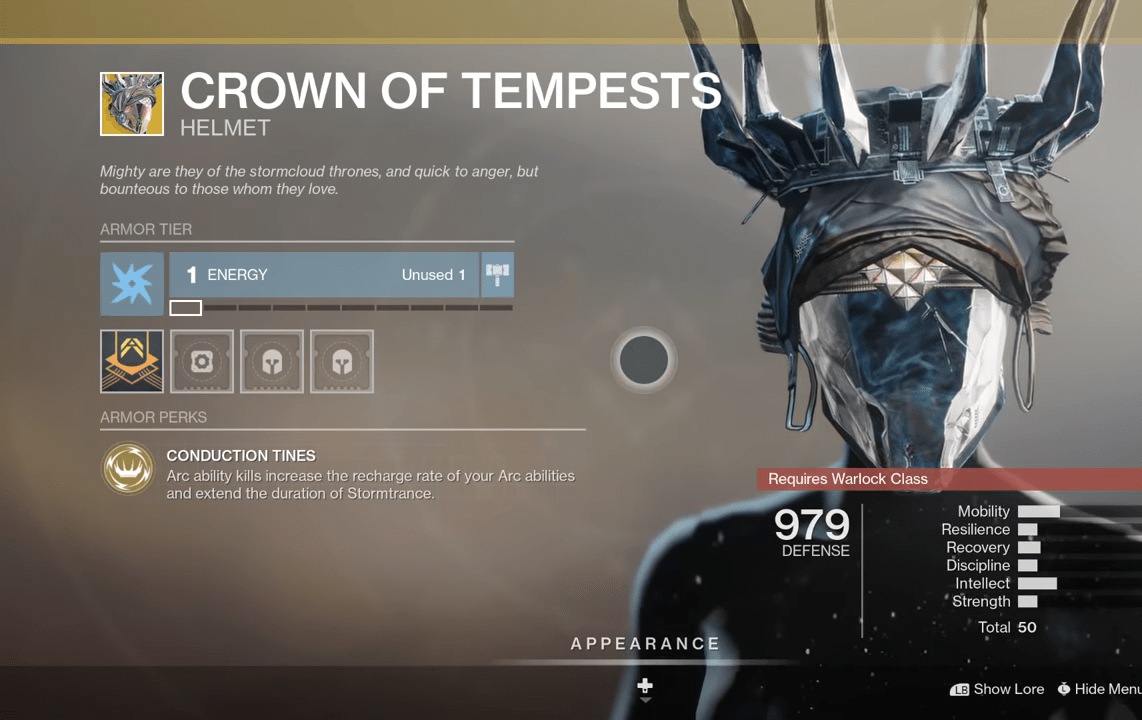
Task: Select the gold chevron mod slot
Action: [x=132, y=361]
